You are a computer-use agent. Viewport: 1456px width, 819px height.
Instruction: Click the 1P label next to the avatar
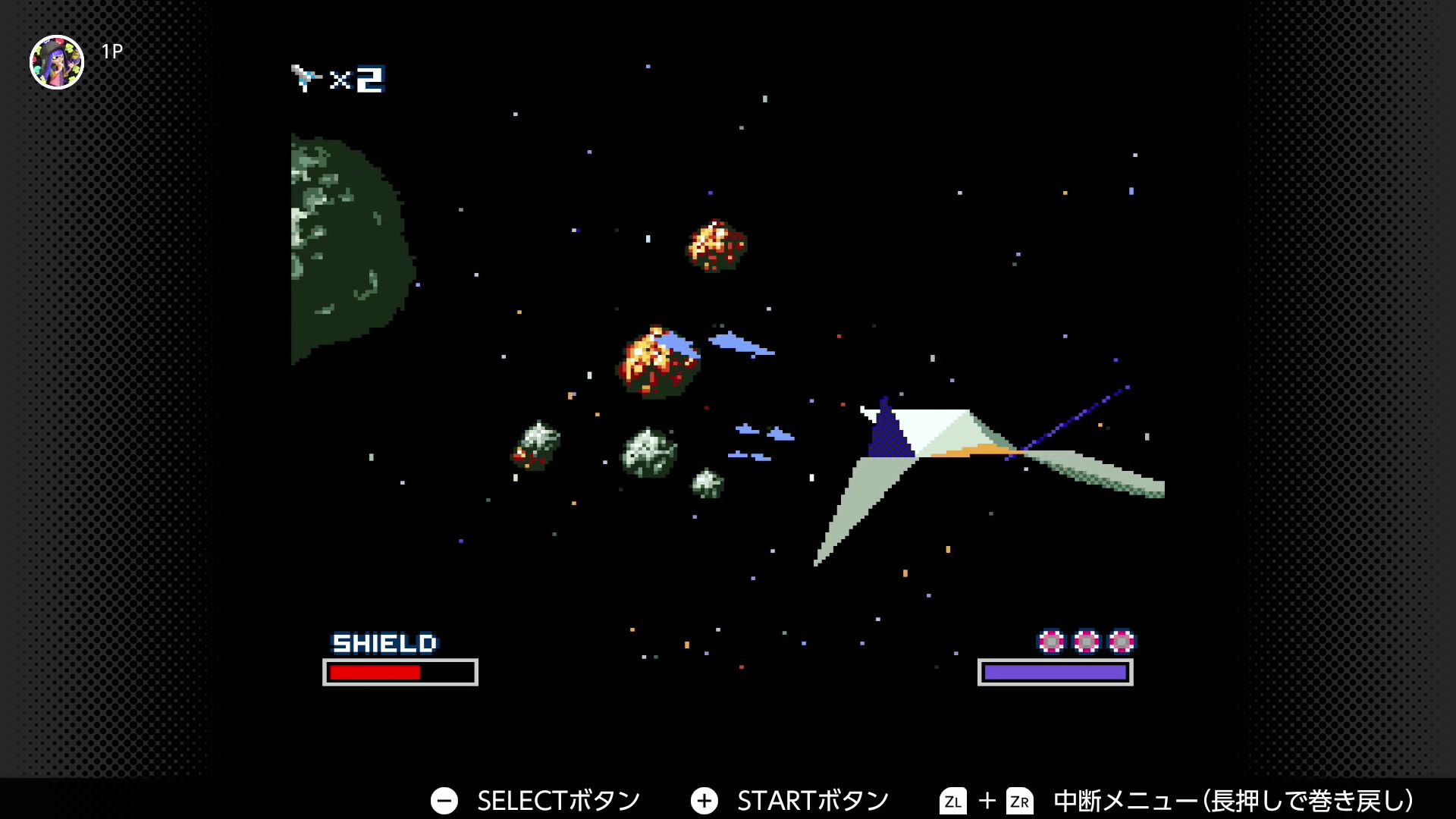click(x=111, y=52)
